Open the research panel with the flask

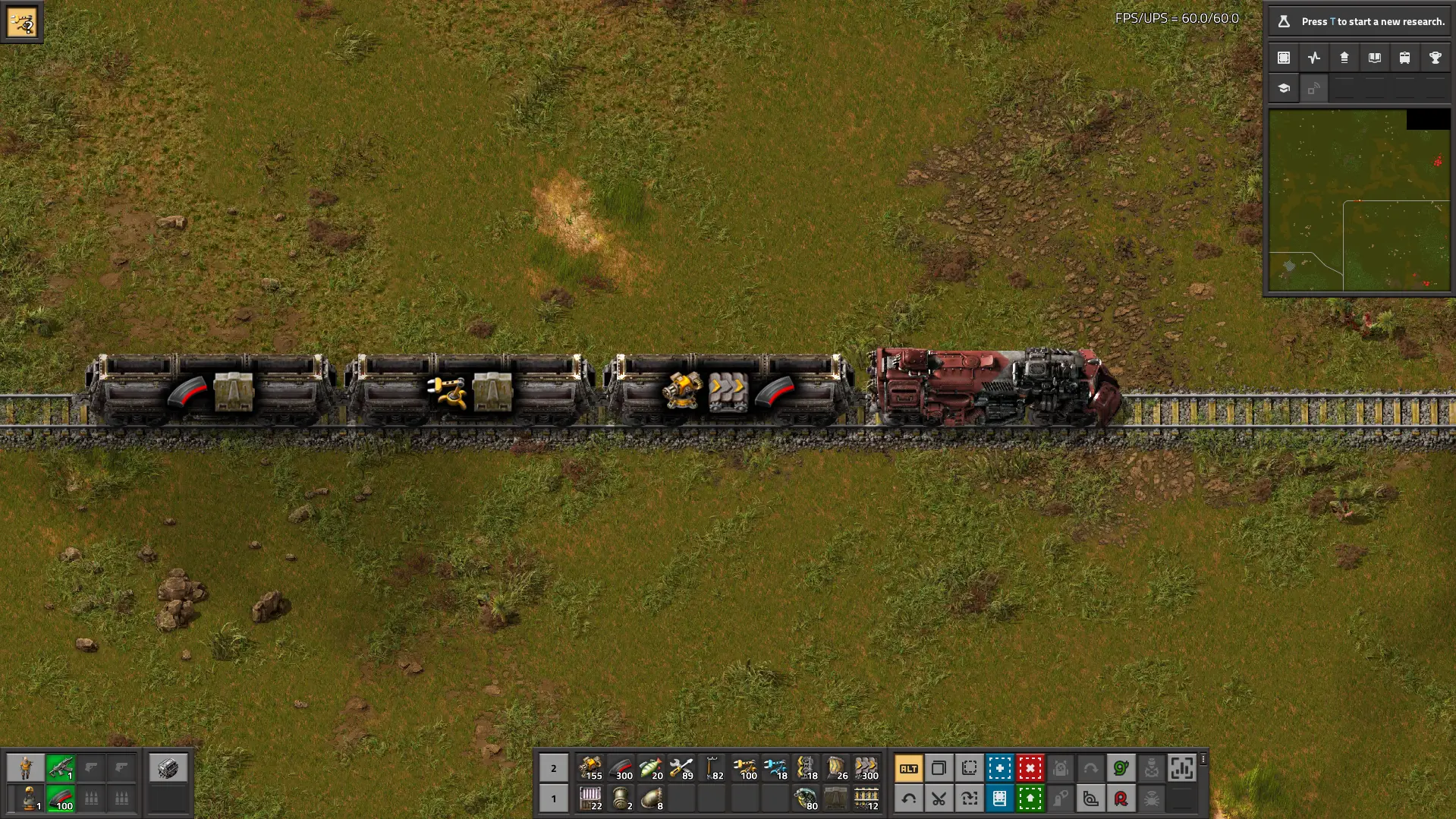click(x=1359, y=21)
